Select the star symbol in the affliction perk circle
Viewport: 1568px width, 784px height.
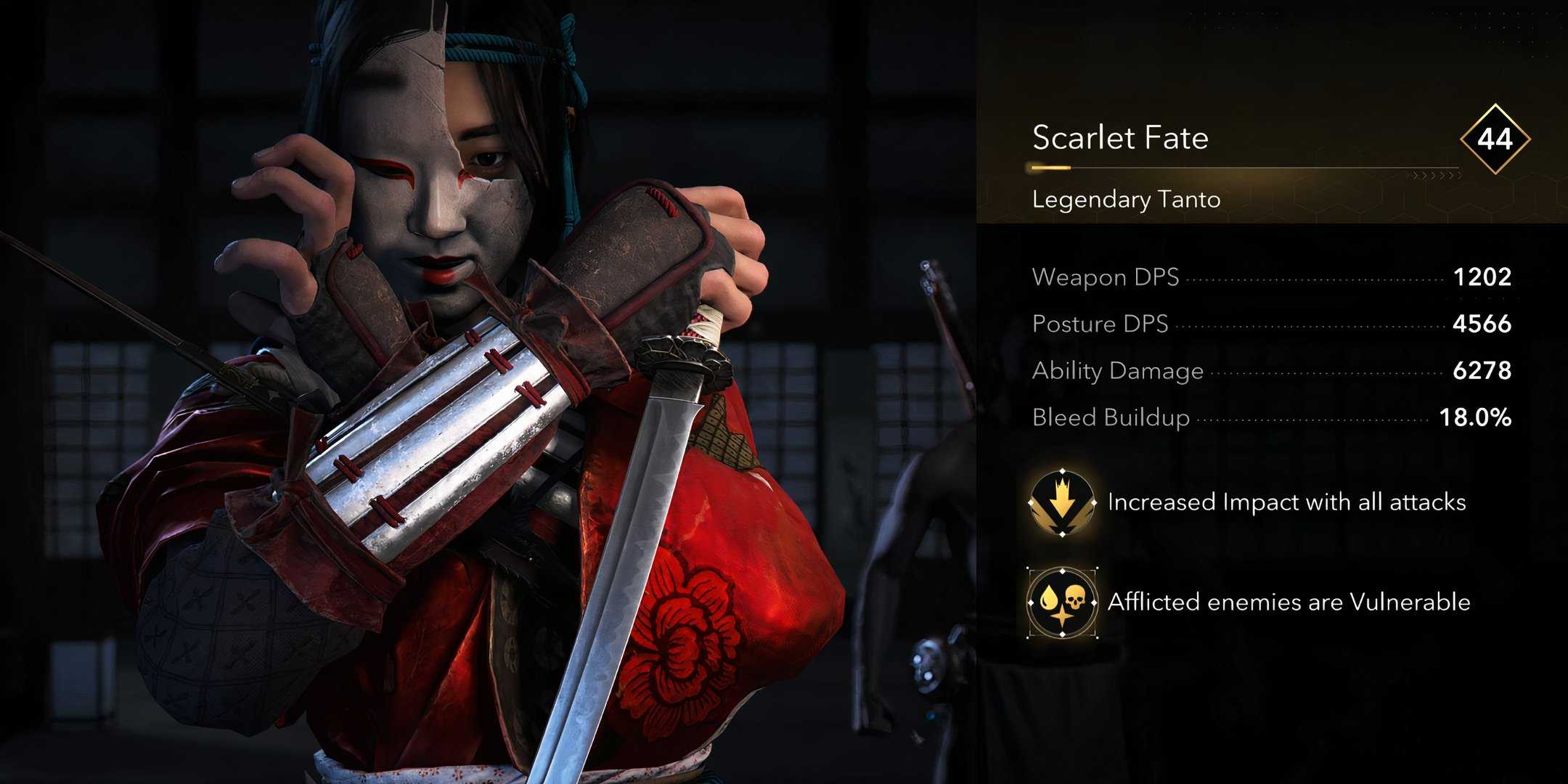(x=1062, y=617)
